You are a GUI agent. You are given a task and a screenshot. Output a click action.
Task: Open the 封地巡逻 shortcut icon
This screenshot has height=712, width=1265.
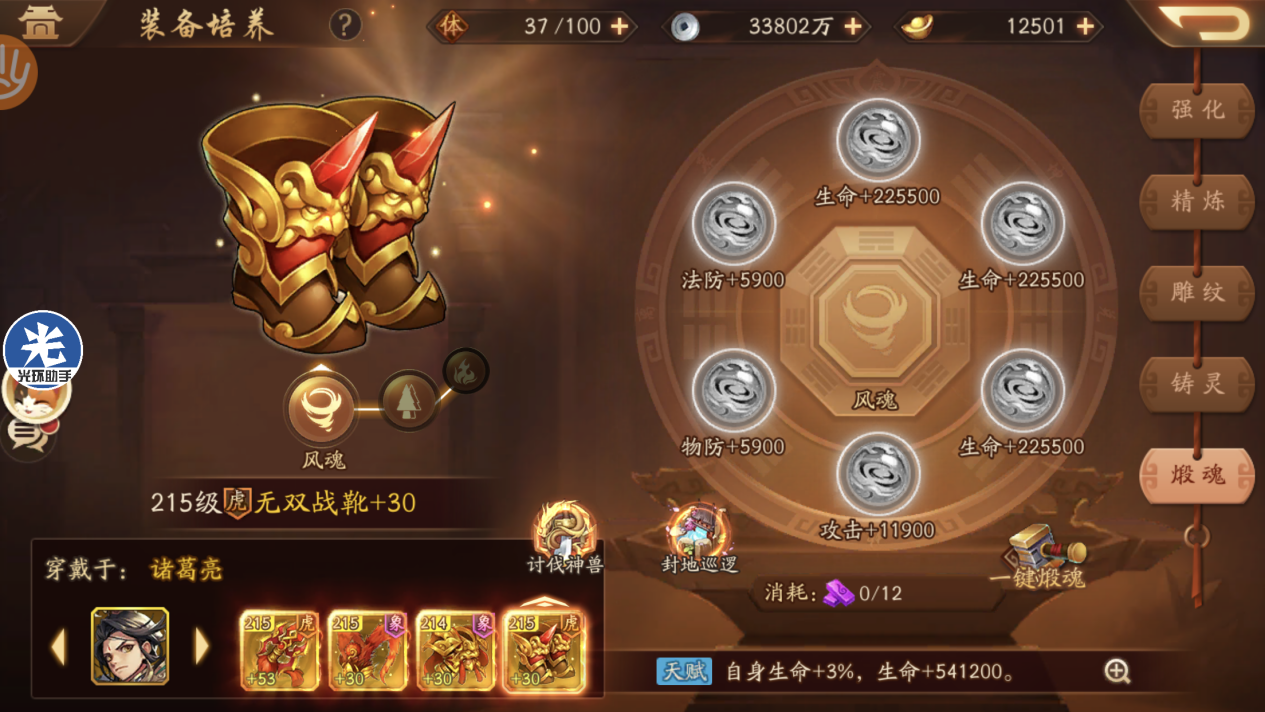click(700, 536)
